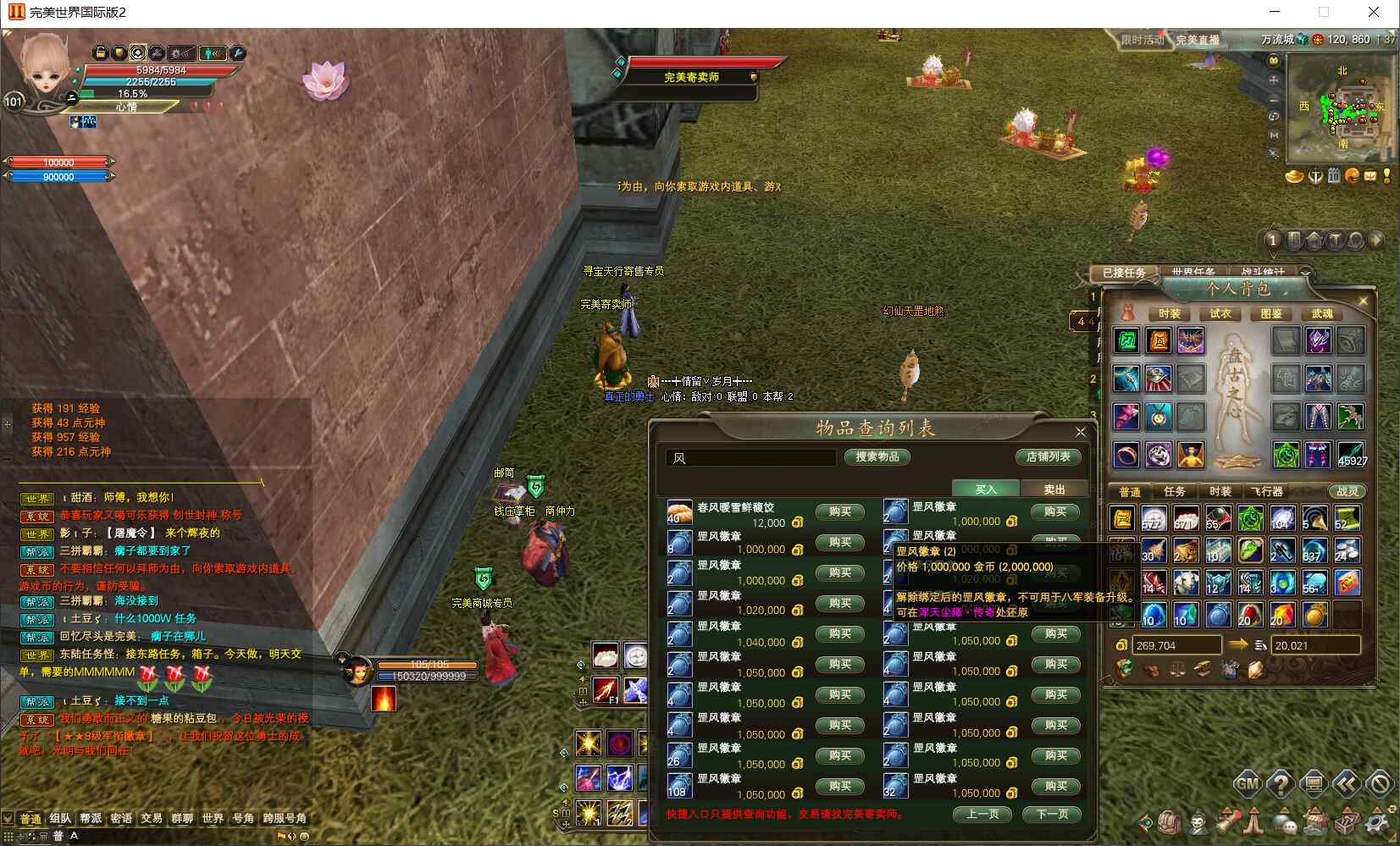This screenshot has width=1400, height=846.
Task: Select the 世界 world chat channel
Action: [x=213, y=819]
